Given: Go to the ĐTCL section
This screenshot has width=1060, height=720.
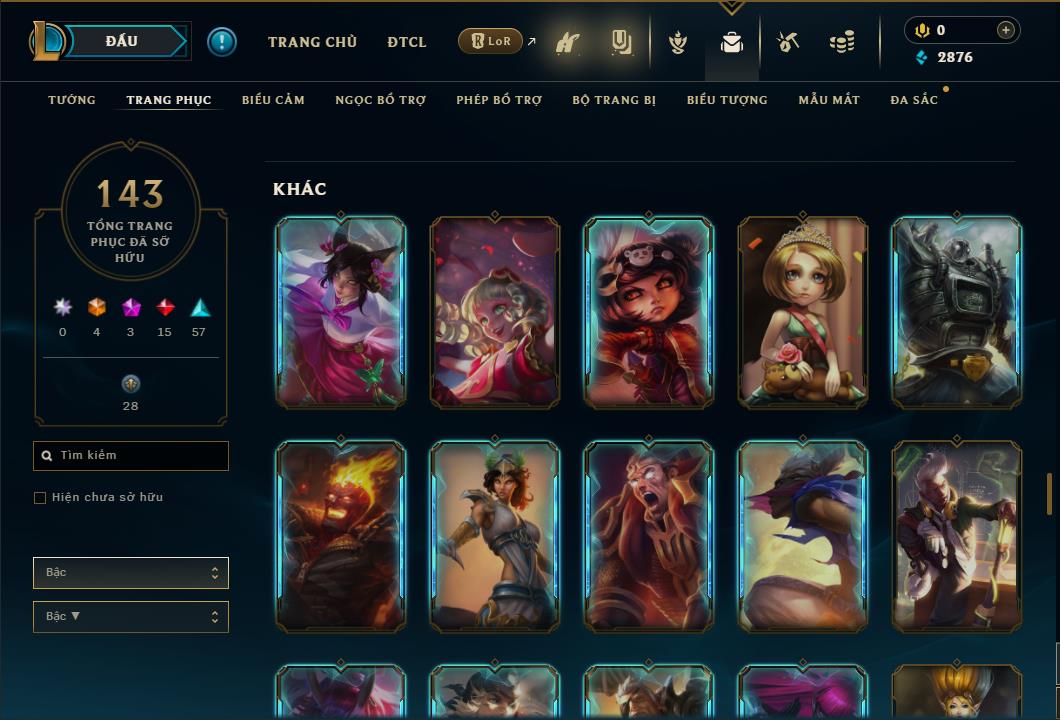Looking at the screenshot, I should [407, 42].
